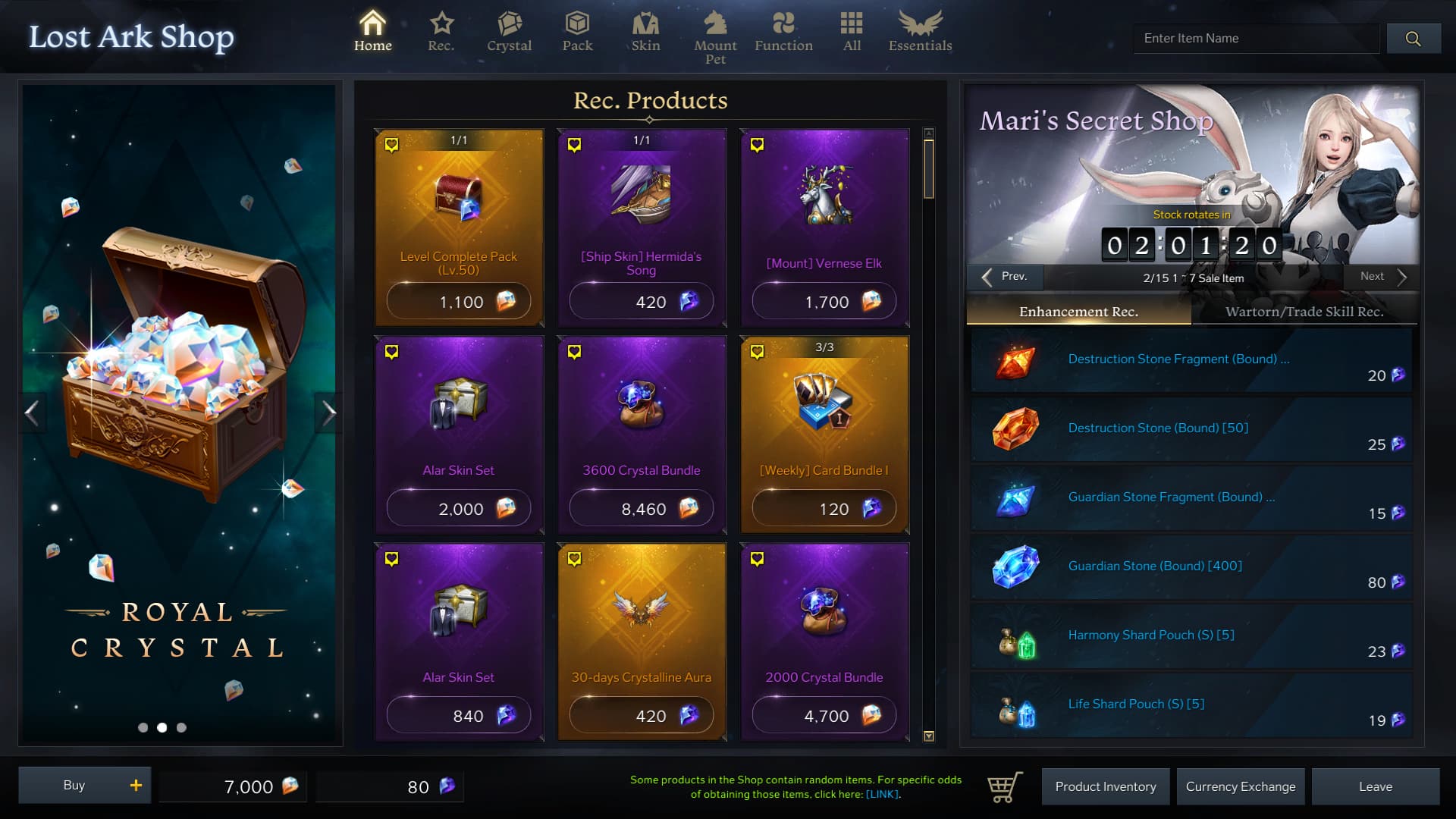Image resolution: width=1456 pixels, height=819 pixels.
Task: Toggle bookmark on 3600 Crystal Bundle
Action: point(574,350)
